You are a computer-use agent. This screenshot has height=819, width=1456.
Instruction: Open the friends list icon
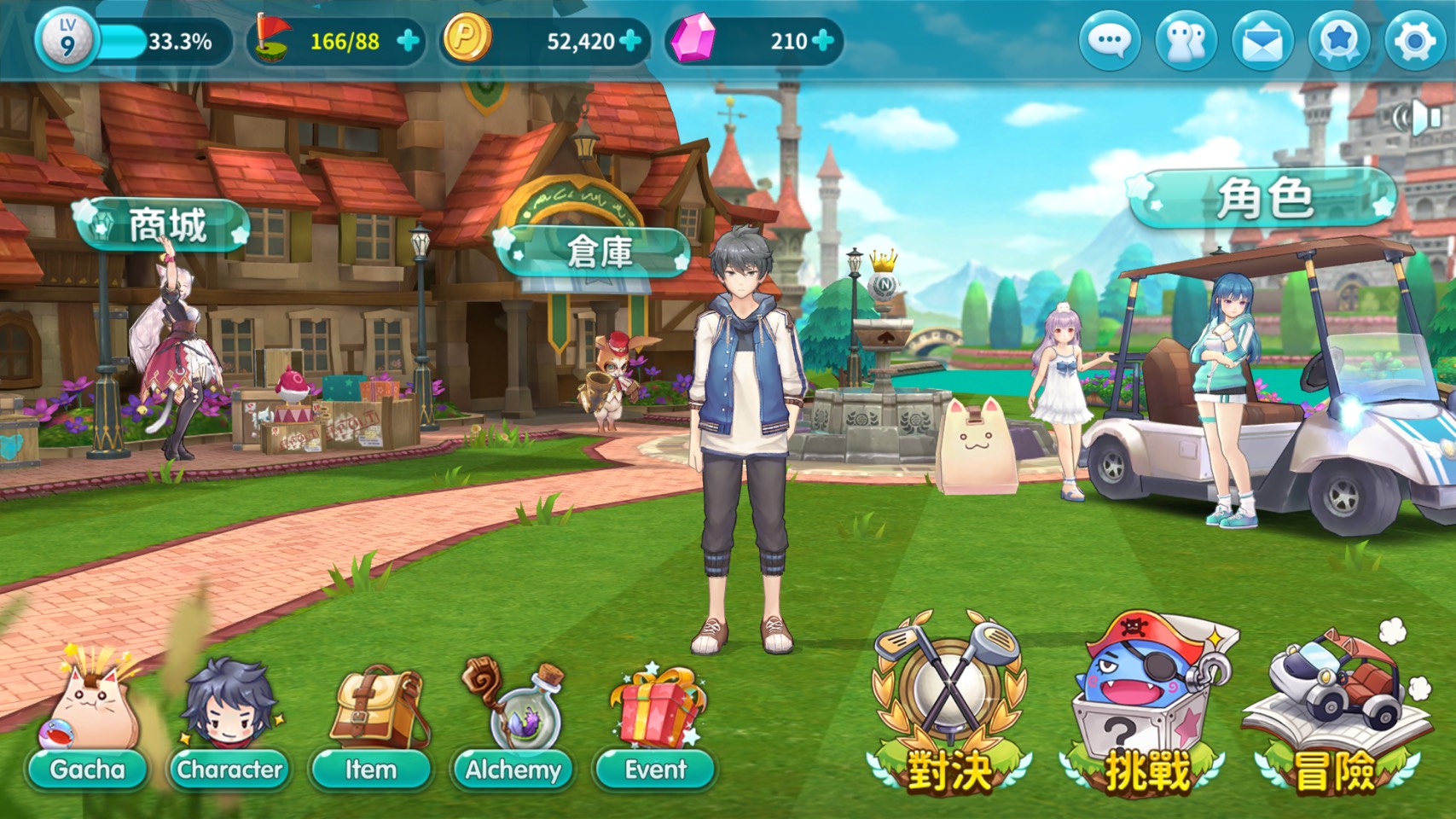[1186, 41]
